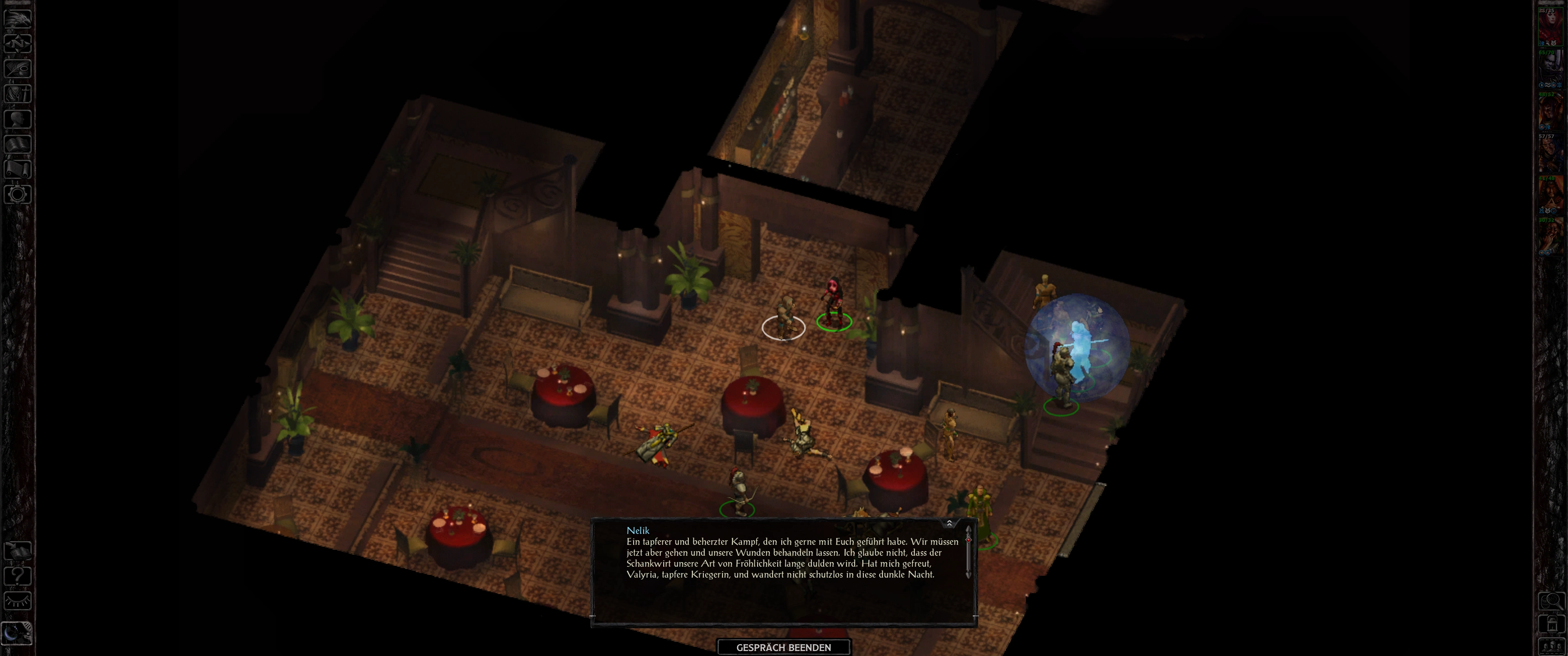This screenshot has height=656, width=1568.
Task: Expand the Nelik dialogue box upward
Action: (949, 523)
